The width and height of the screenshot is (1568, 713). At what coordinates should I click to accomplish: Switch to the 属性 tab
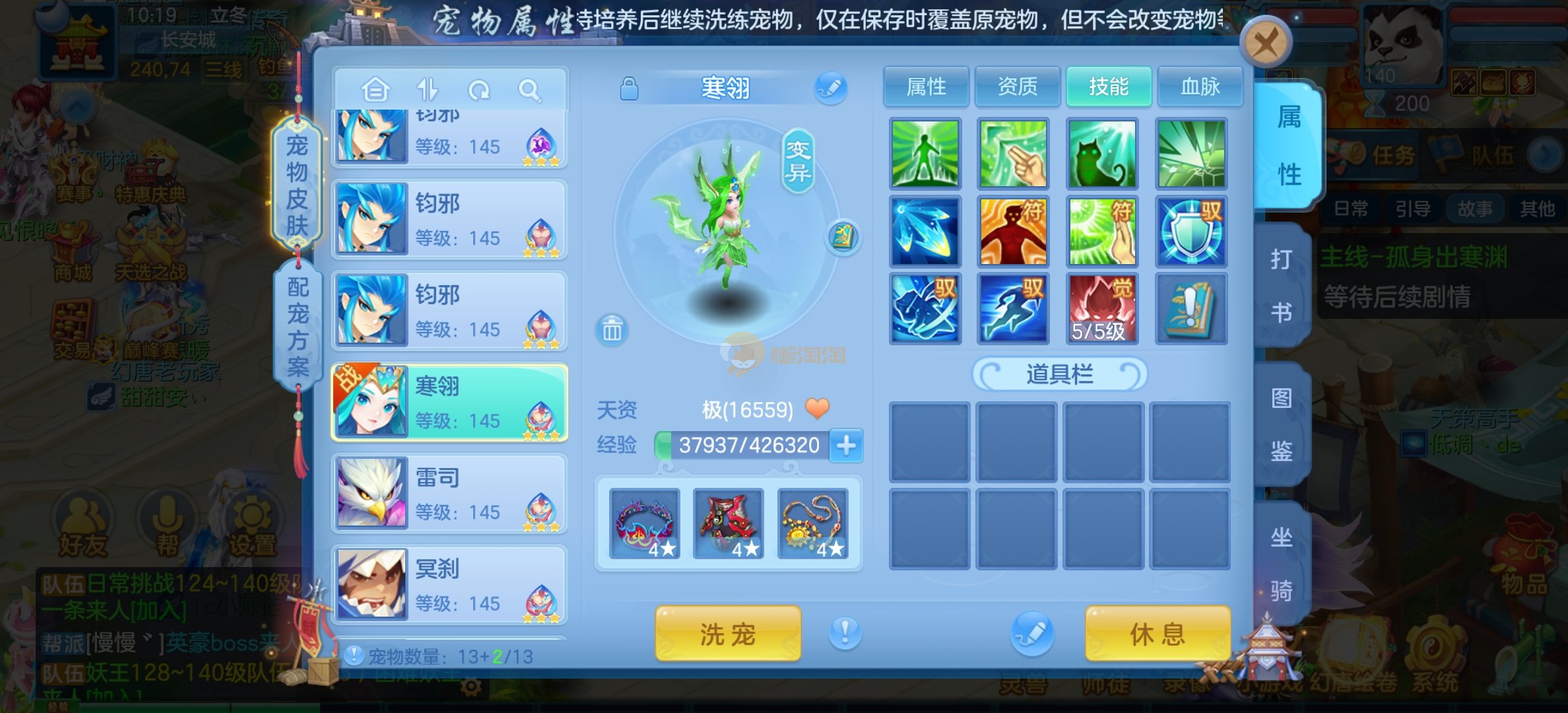point(926,86)
